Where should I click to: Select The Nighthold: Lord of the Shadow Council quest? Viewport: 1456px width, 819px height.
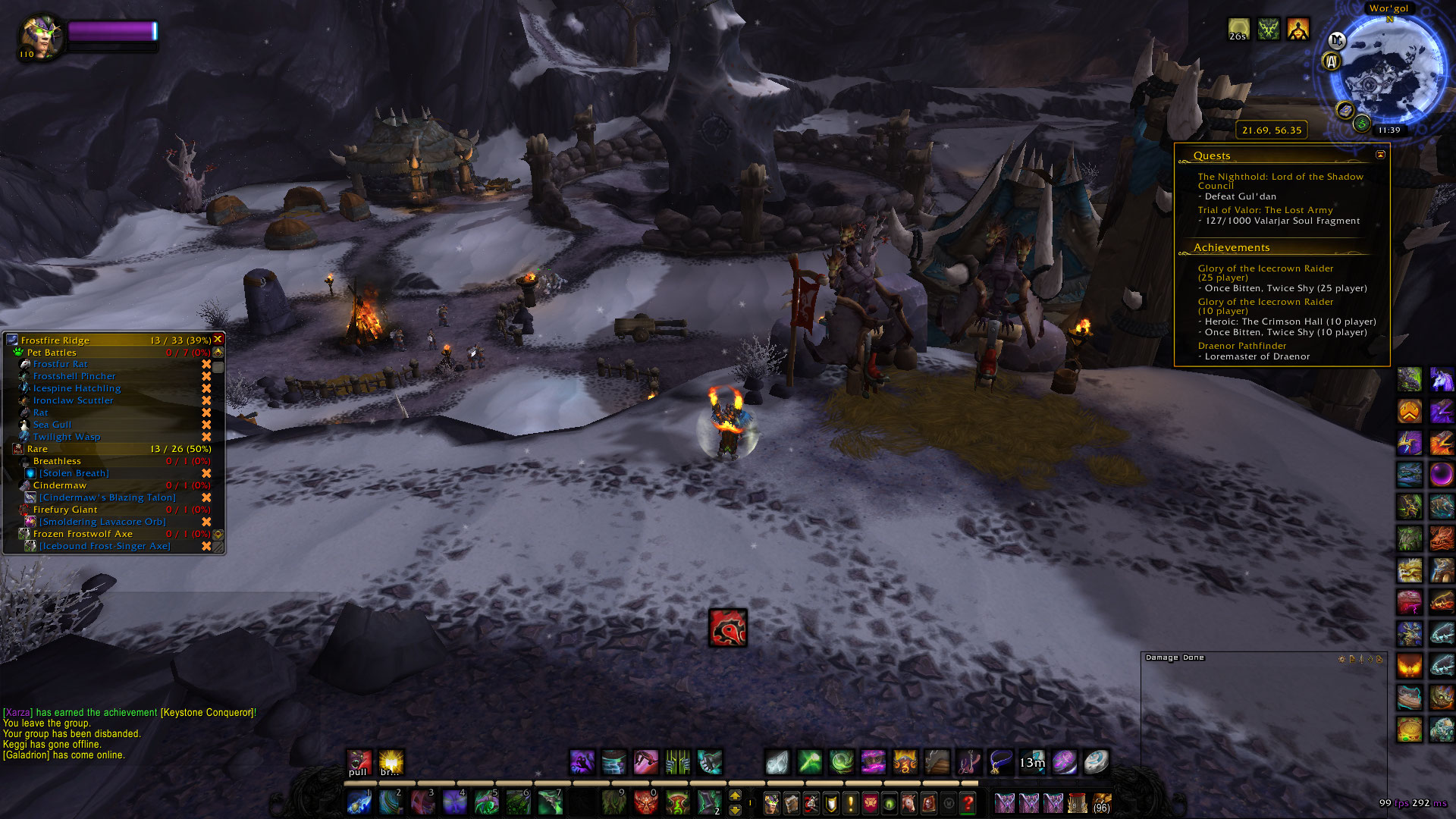[1280, 181]
